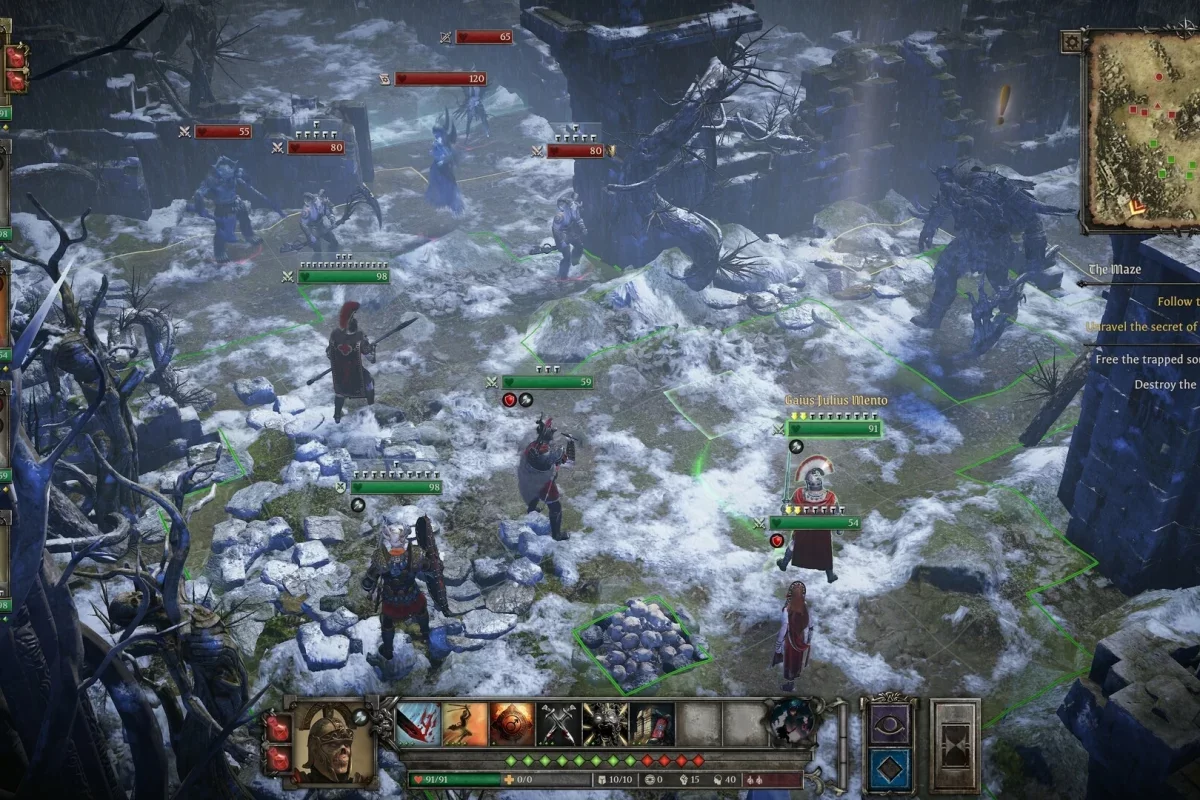Use the spear thrust ability icon
This screenshot has width=1200, height=800.
coord(465,725)
